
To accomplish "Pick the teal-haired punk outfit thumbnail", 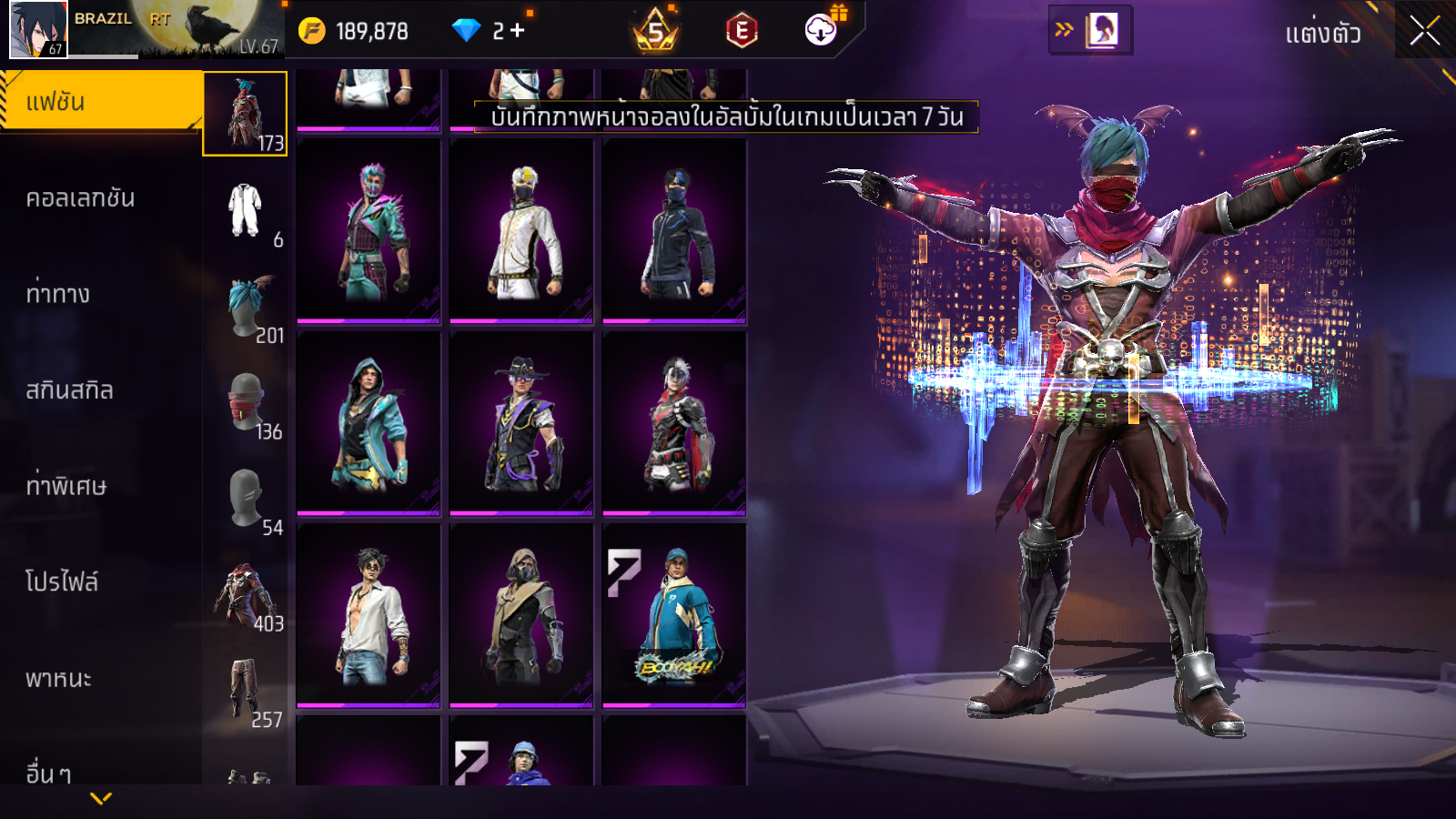I will (x=369, y=232).
